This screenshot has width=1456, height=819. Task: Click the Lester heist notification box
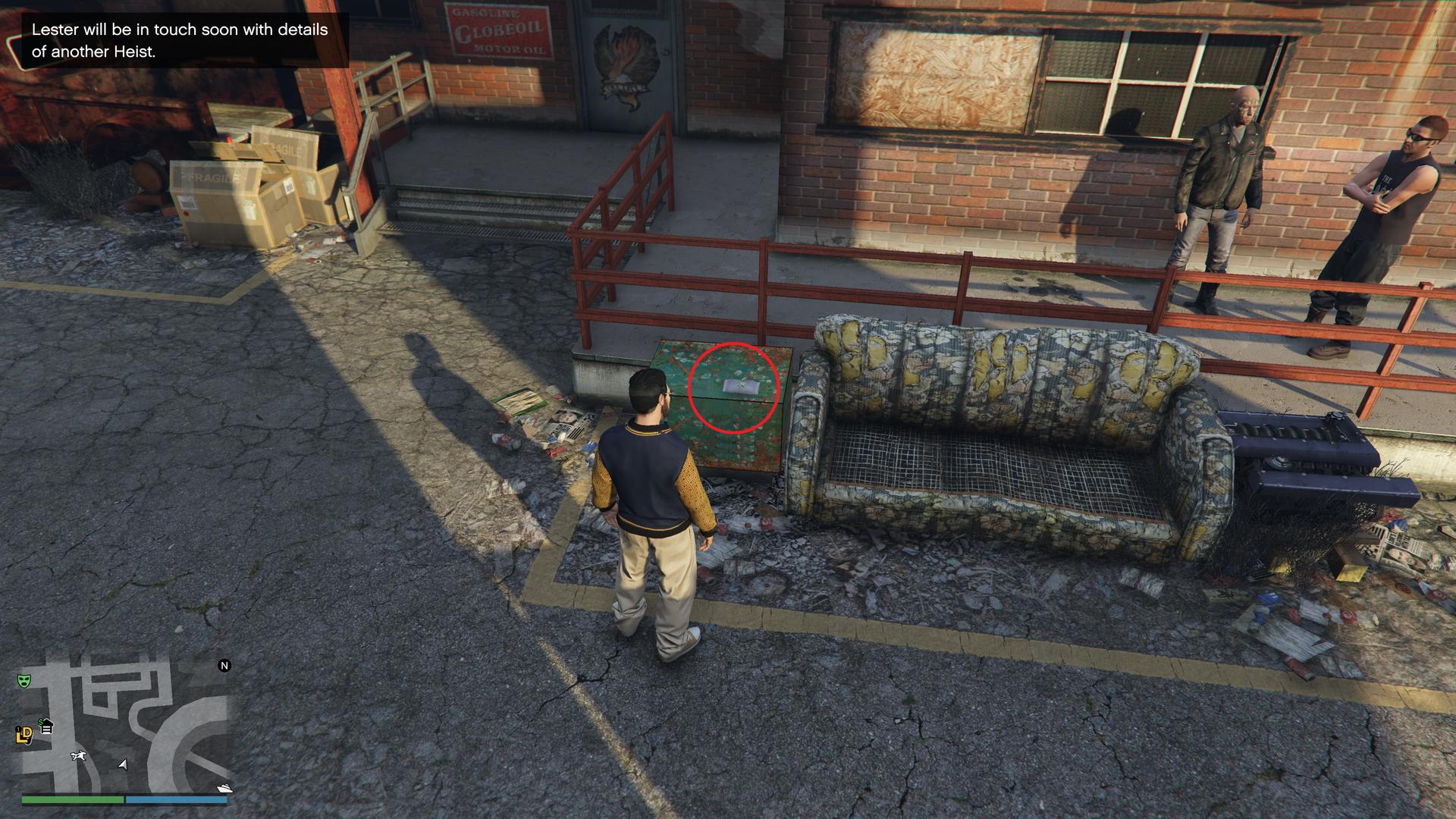pos(179,40)
